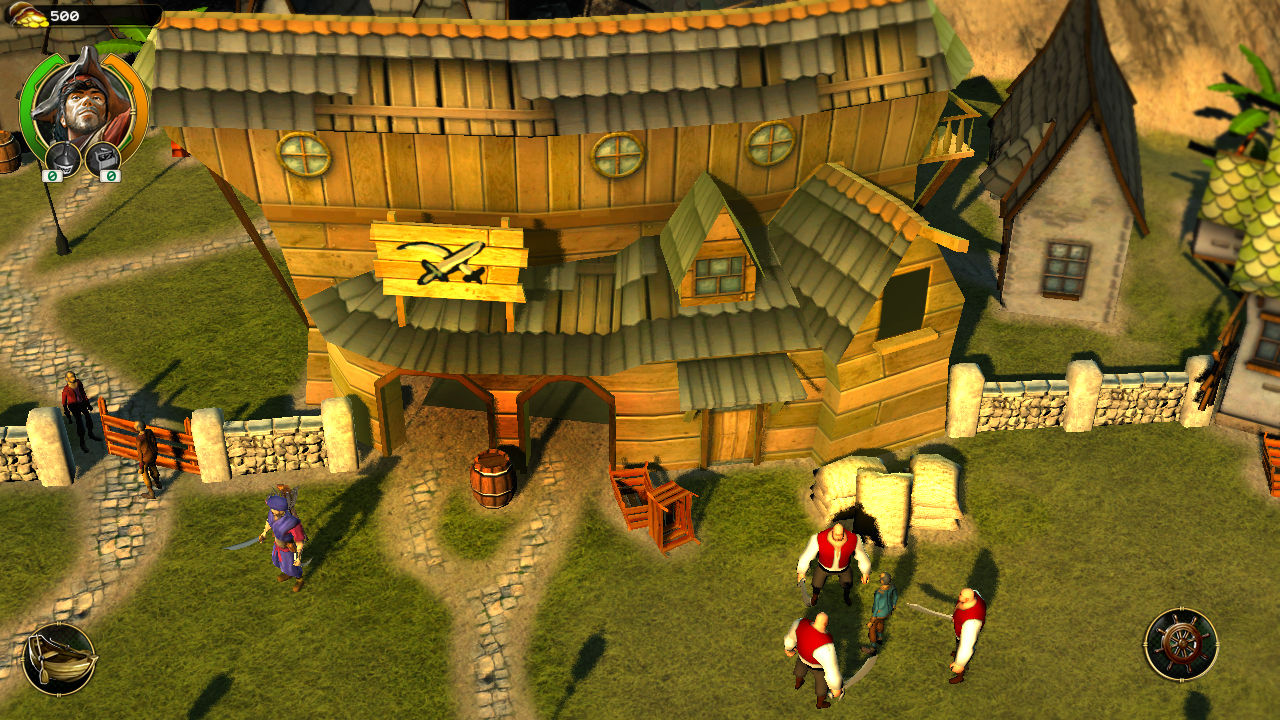The width and height of the screenshot is (1280, 720).
Task: Click the crossed swords tavern sign
Action: [x=450, y=260]
